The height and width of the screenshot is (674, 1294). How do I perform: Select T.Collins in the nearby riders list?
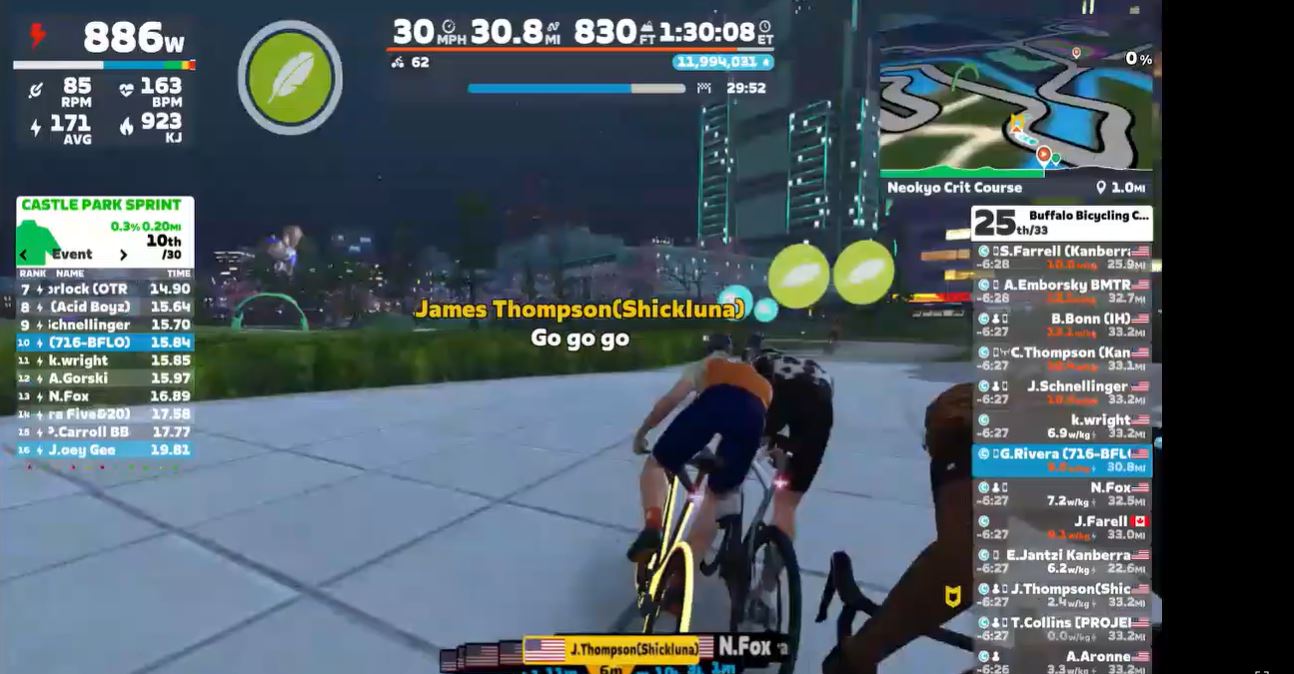[1062, 629]
